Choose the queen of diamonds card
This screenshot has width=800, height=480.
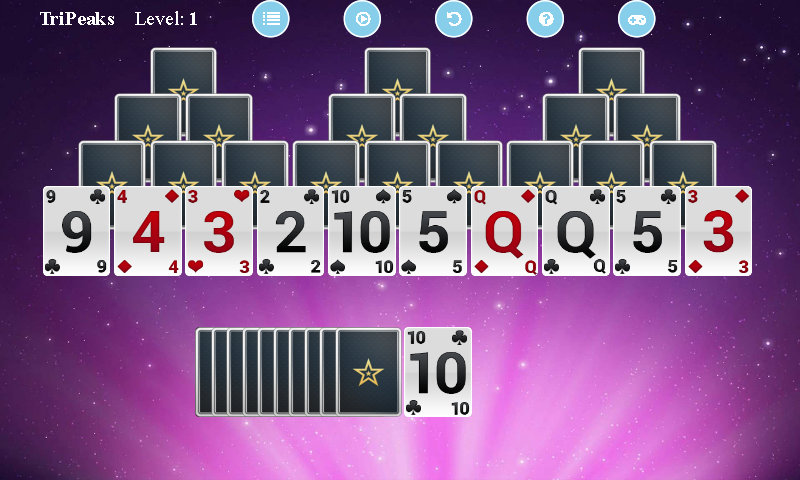click(504, 232)
